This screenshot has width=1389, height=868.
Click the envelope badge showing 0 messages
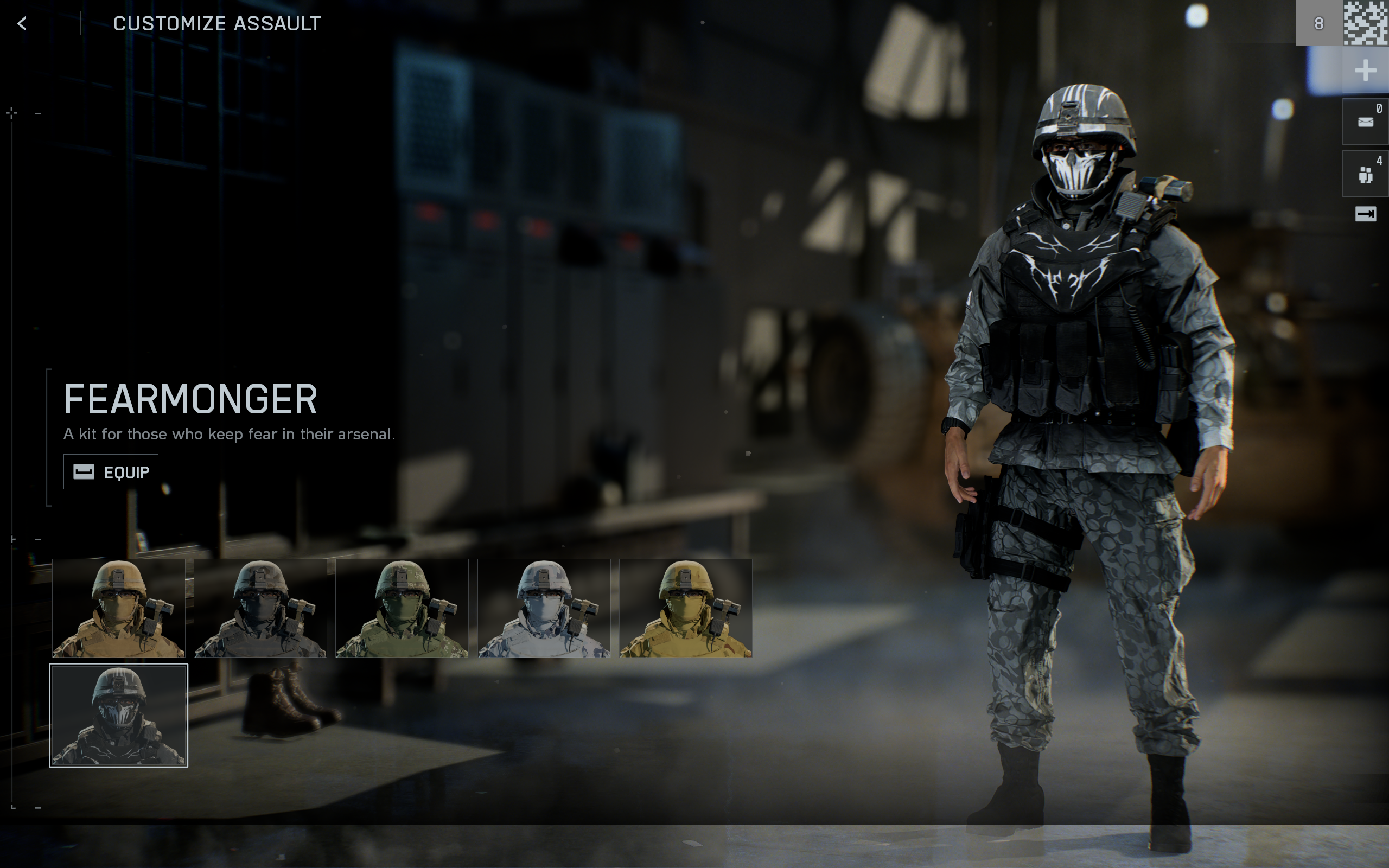click(1367, 120)
